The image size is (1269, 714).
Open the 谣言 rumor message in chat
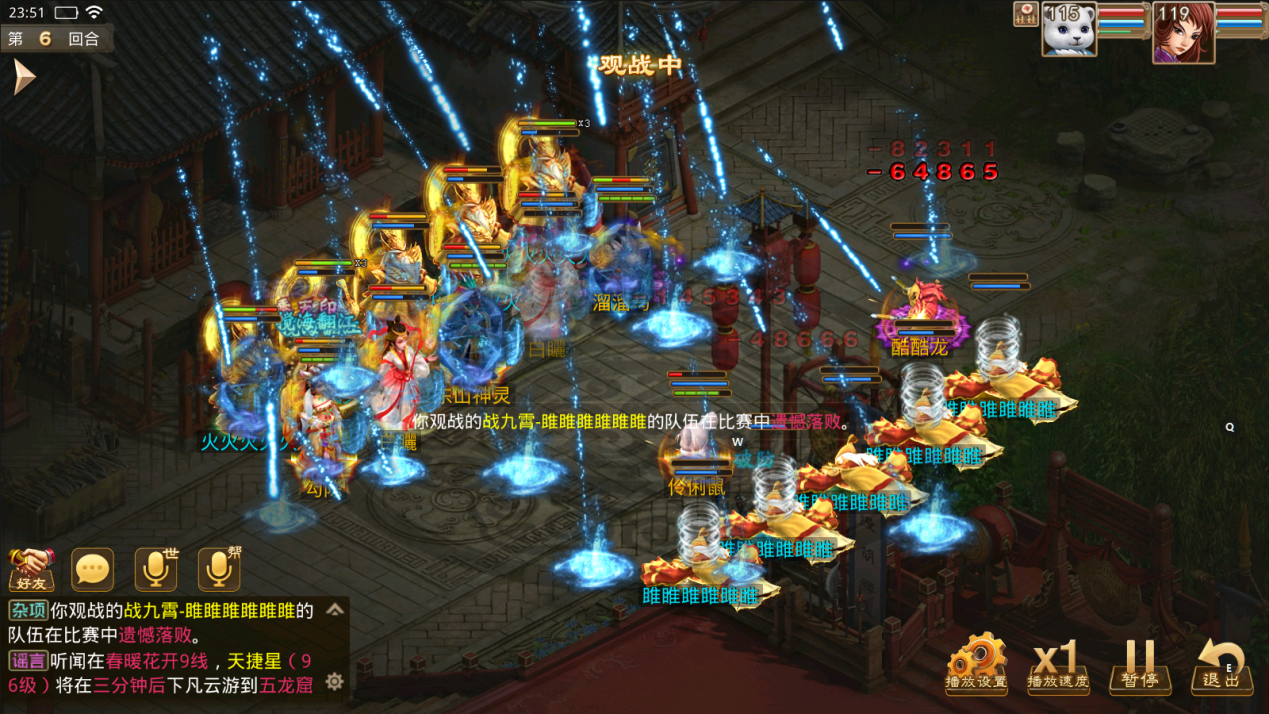click(x=28, y=660)
